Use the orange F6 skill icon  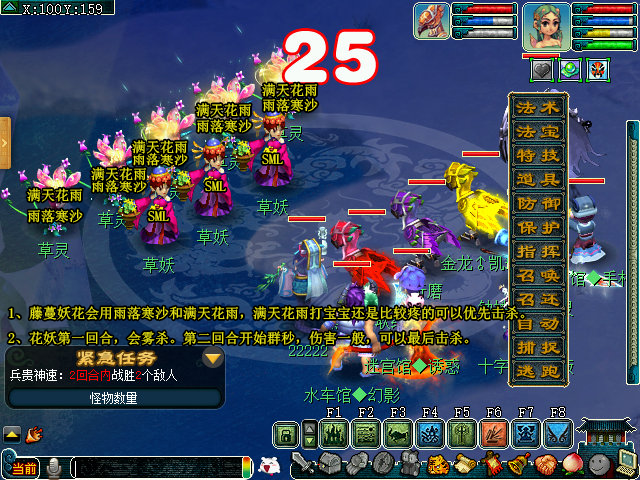(x=494, y=433)
